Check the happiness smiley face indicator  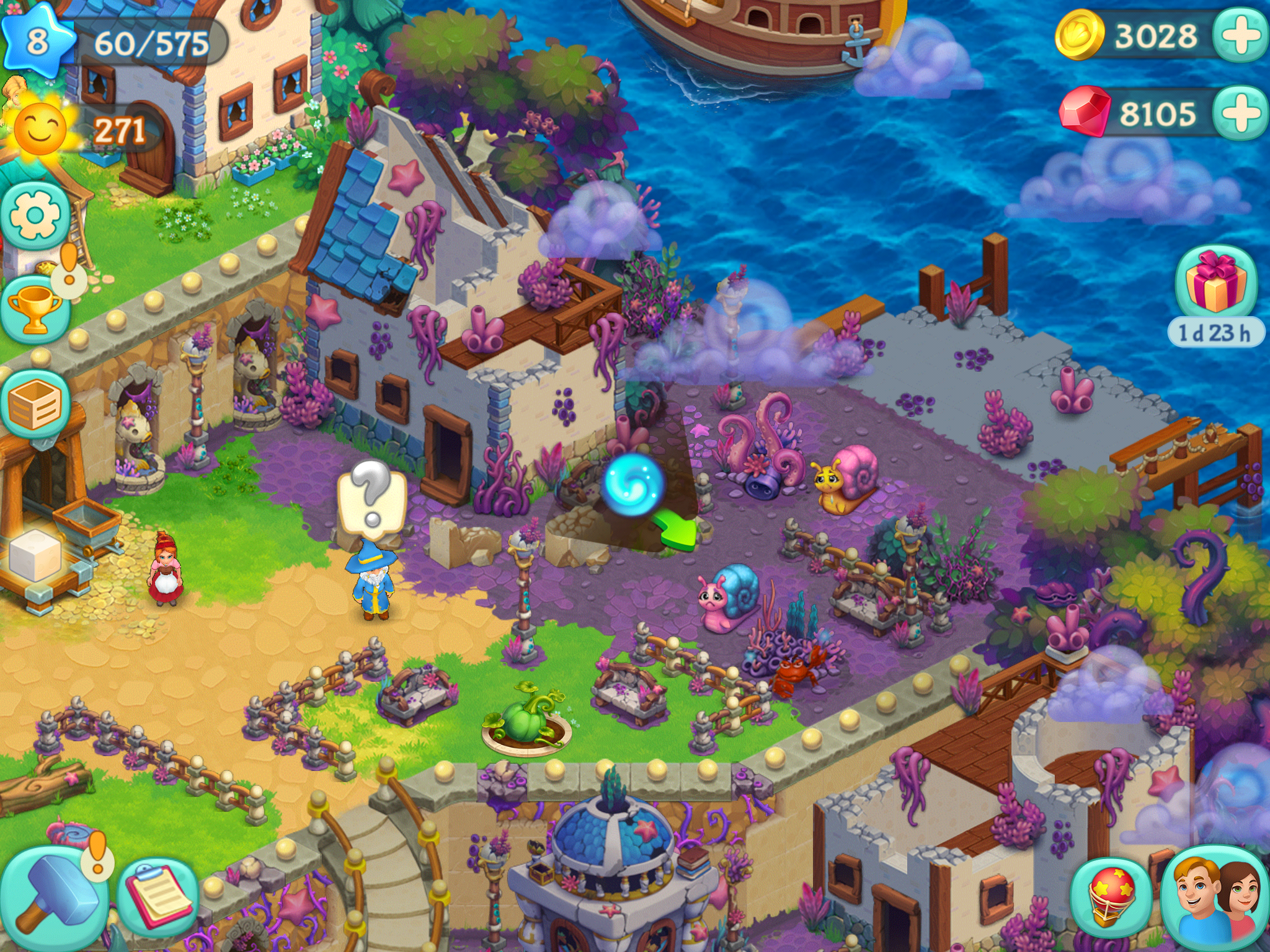click(x=40, y=129)
